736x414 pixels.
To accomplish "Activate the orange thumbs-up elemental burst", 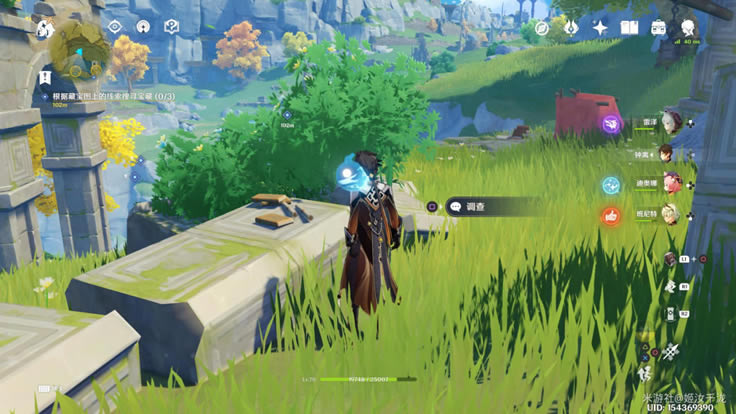I will tap(610, 215).
